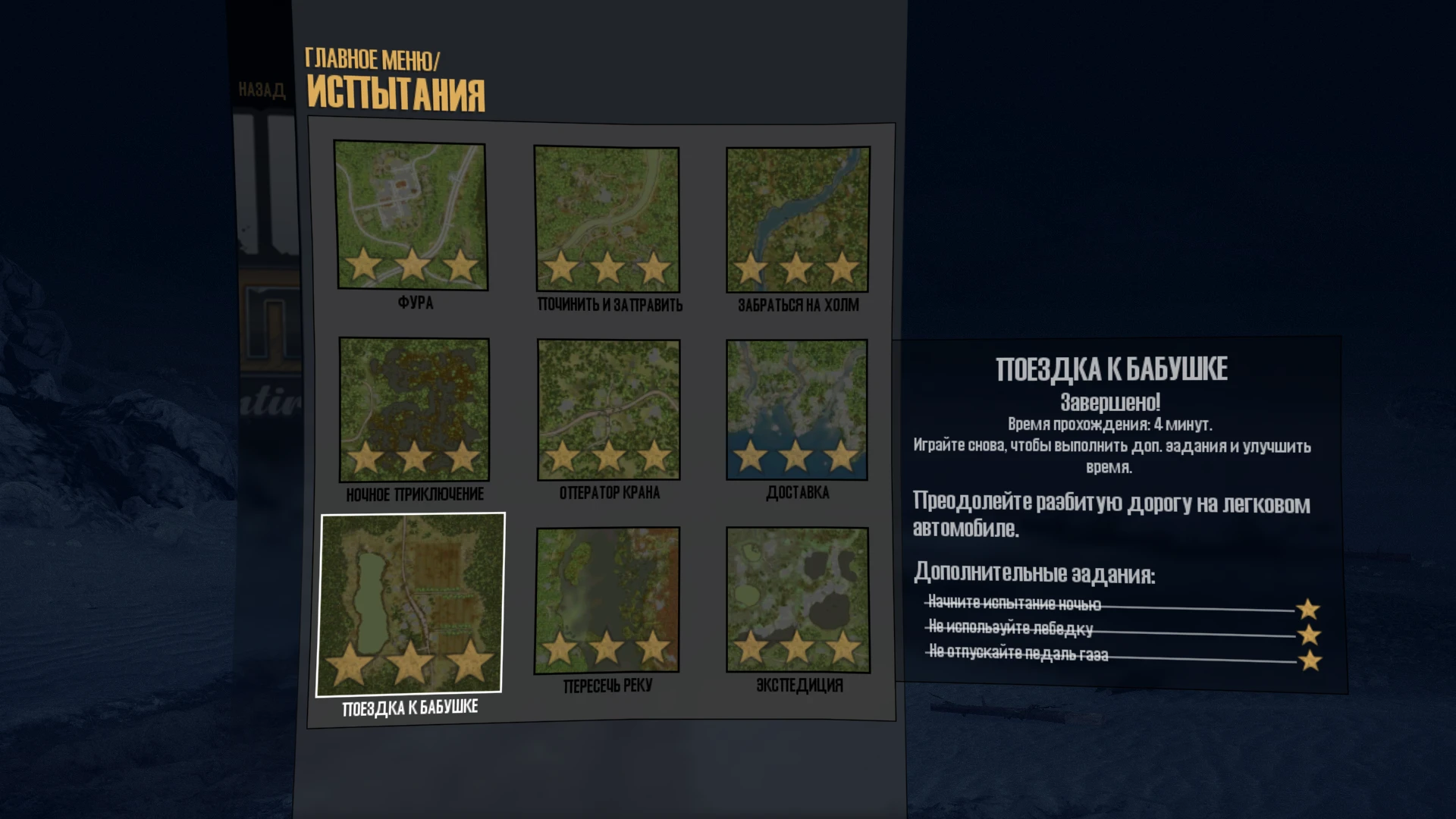
Task: Toggle the Не используйте лебедку task
Action: pos(1009,627)
